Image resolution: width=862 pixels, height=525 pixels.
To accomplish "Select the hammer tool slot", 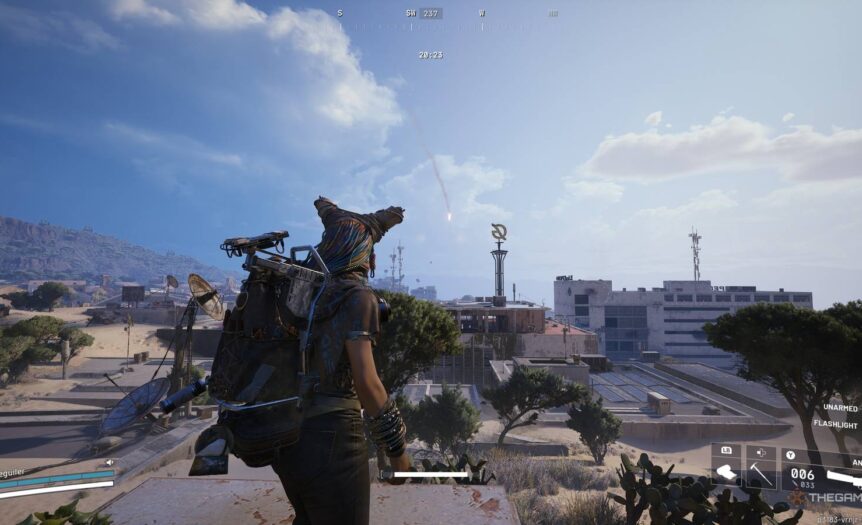I will [760, 470].
